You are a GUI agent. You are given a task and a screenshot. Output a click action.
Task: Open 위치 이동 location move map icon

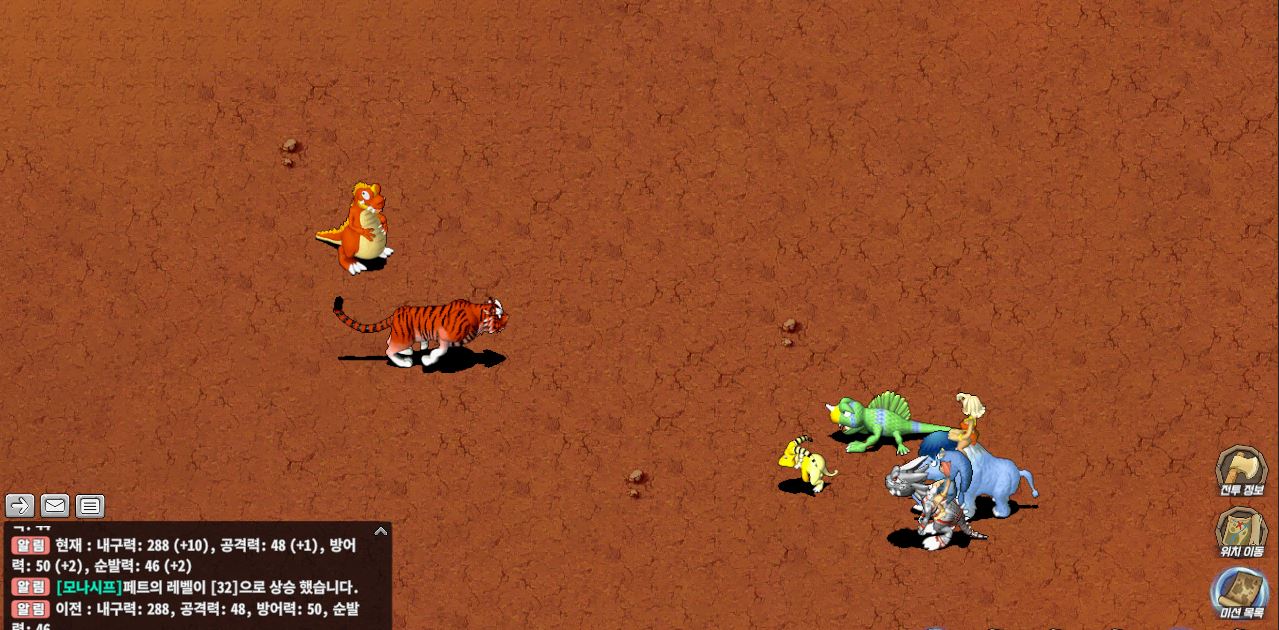[1241, 531]
